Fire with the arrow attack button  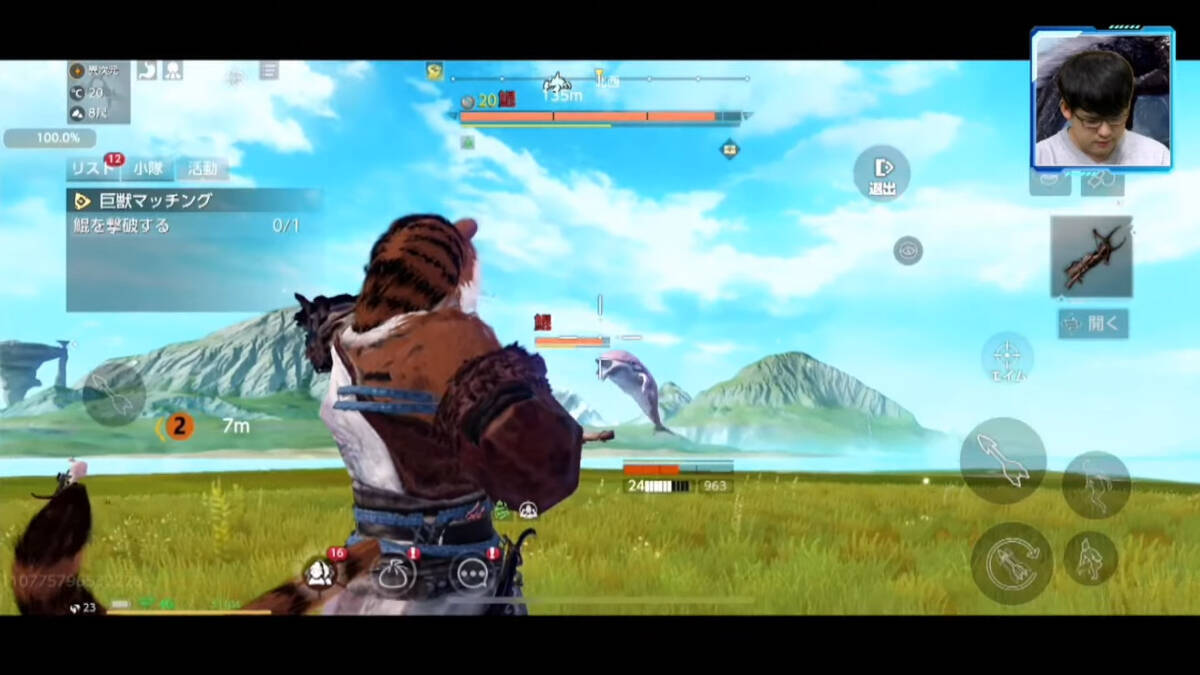[1003, 460]
